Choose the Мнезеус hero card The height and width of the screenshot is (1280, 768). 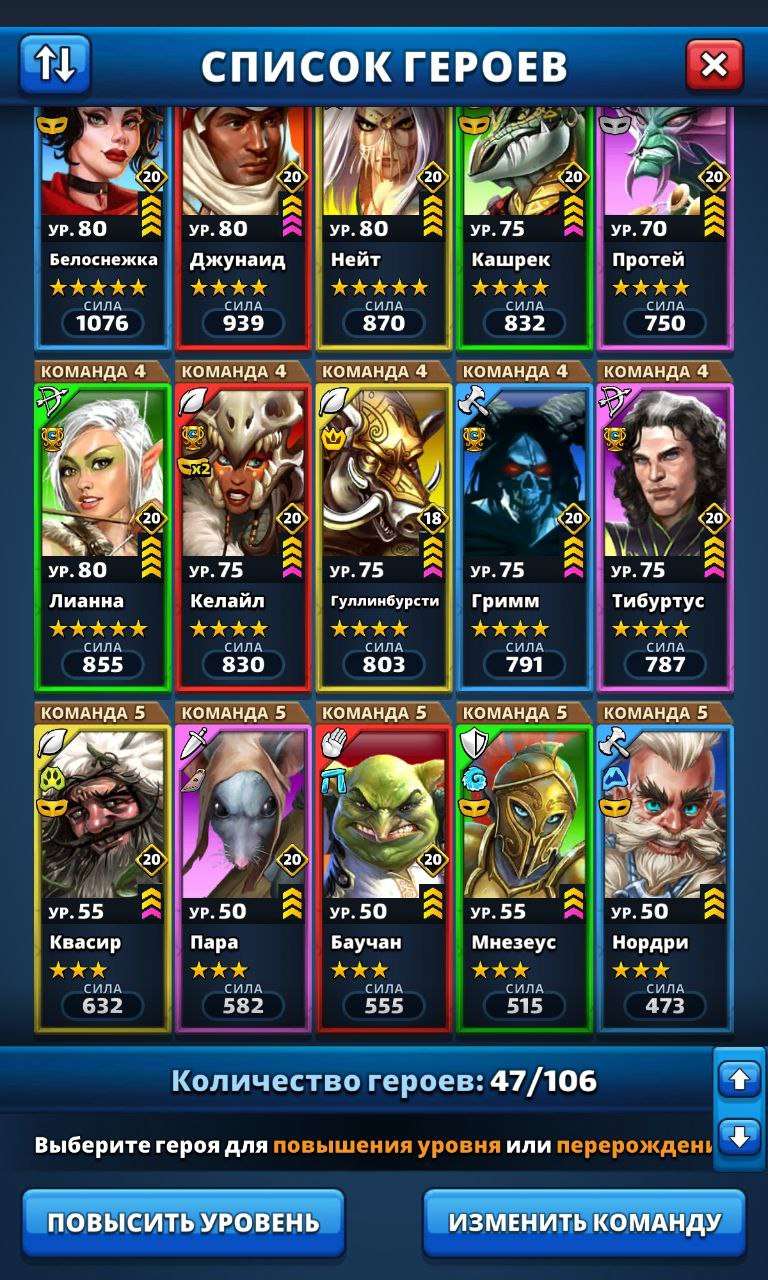click(x=524, y=875)
